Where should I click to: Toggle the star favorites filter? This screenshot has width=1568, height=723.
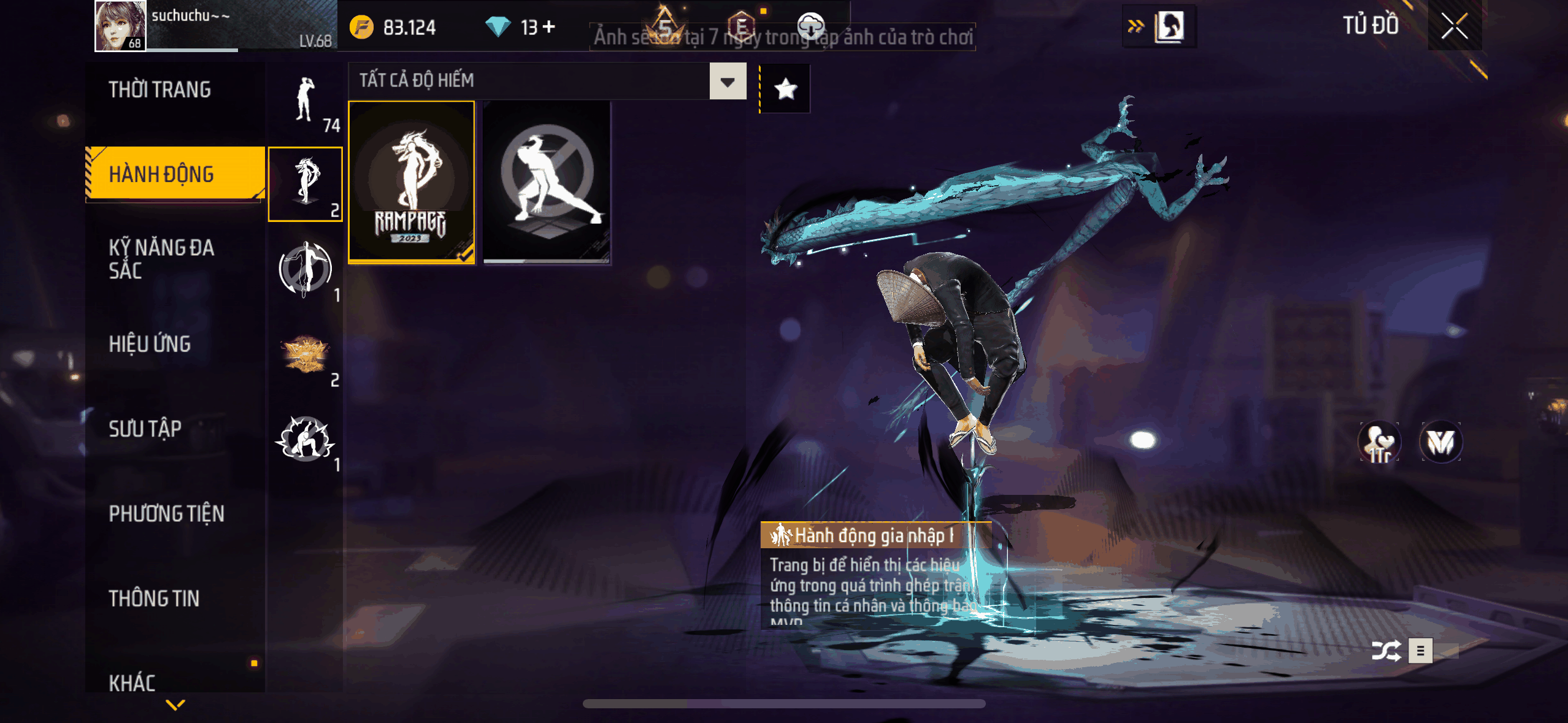point(785,90)
